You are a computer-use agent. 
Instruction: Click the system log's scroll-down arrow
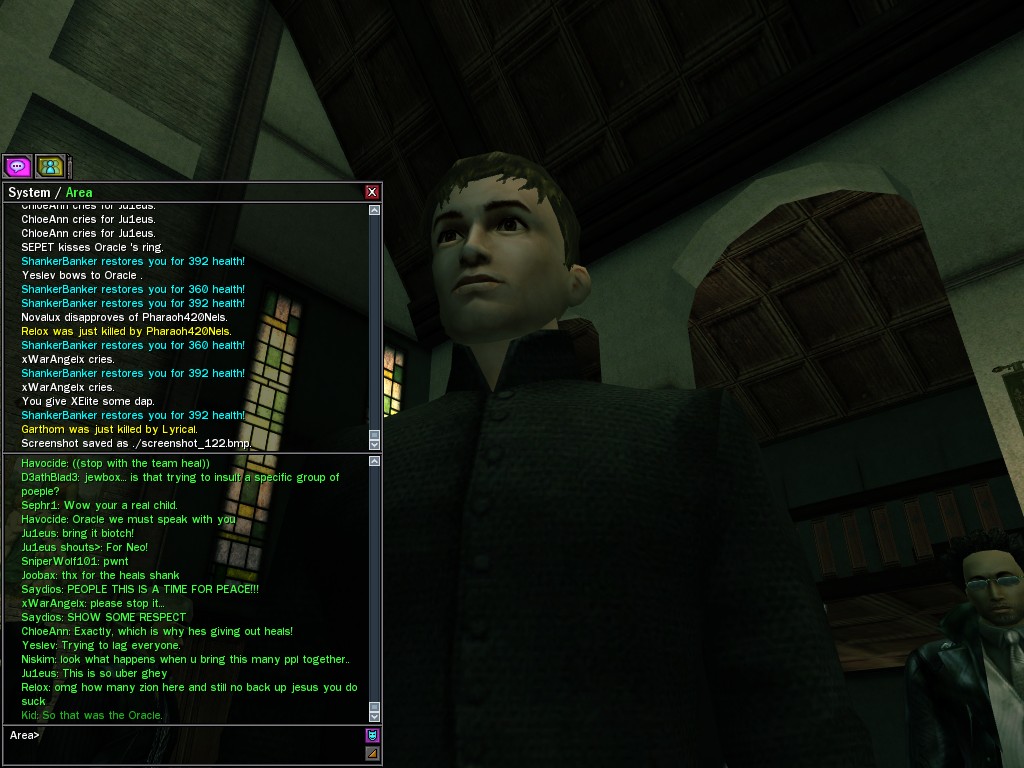(375, 442)
